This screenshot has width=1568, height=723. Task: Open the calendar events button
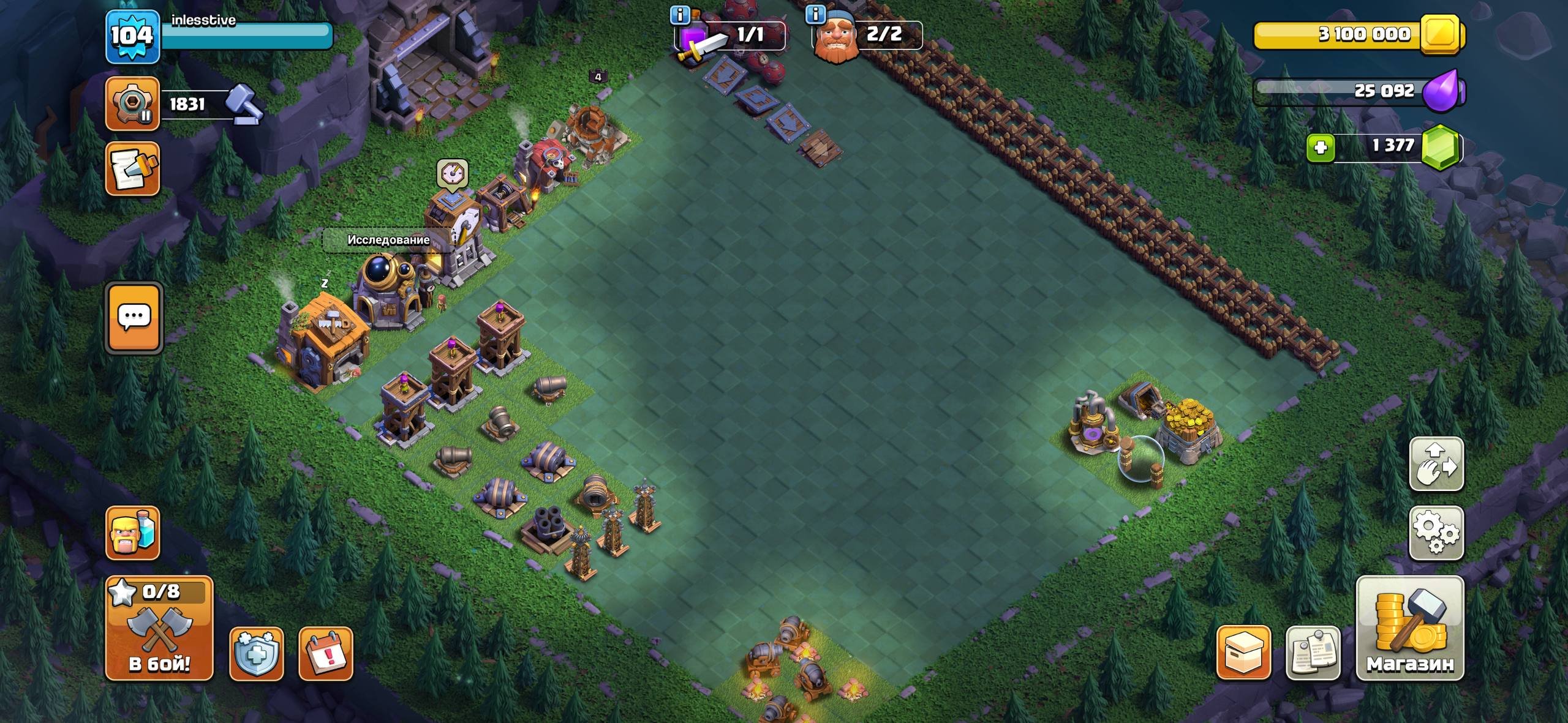coord(326,654)
